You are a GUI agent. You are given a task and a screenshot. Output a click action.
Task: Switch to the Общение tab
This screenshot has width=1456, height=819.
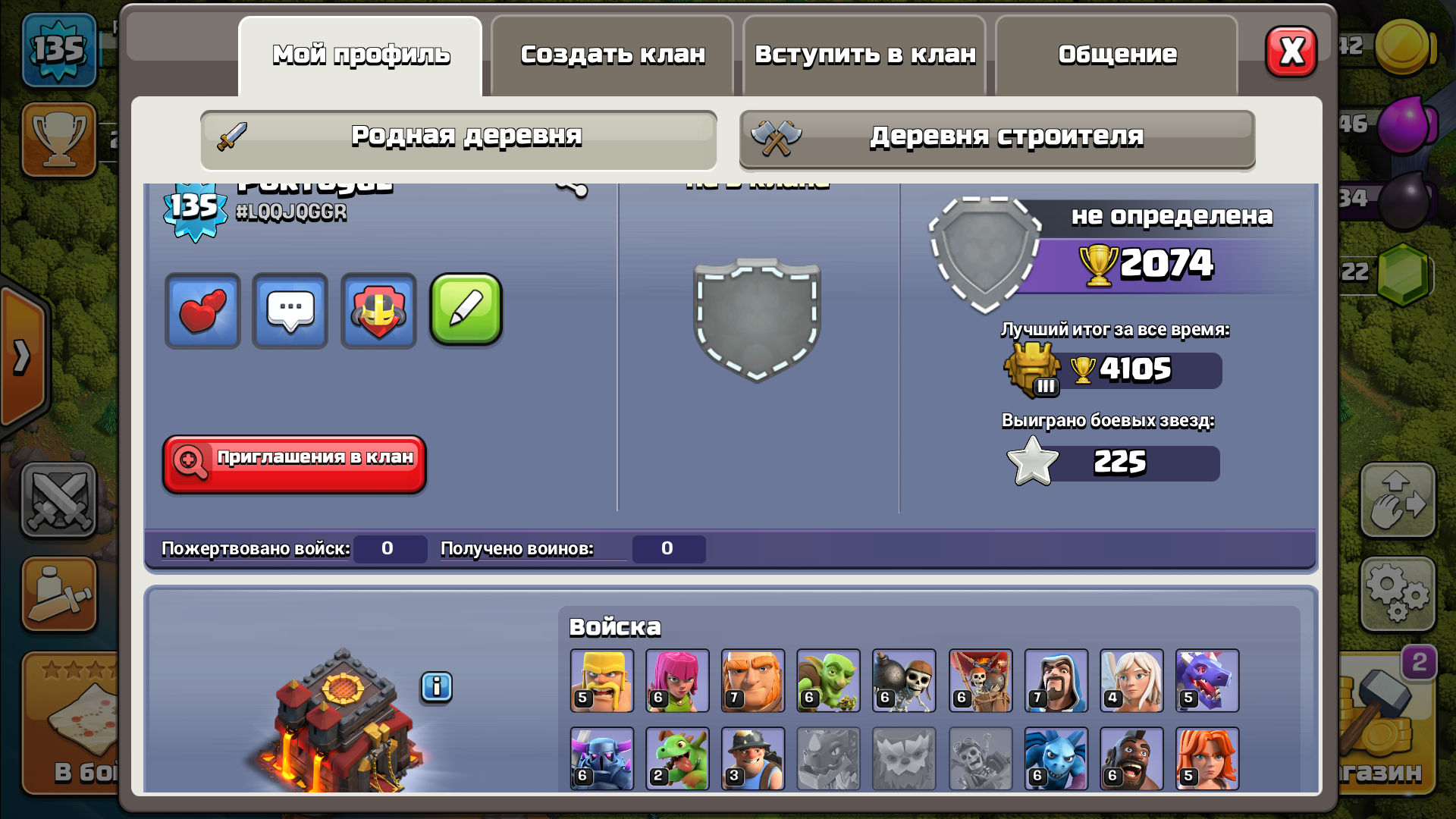(x=1117, y=55)
